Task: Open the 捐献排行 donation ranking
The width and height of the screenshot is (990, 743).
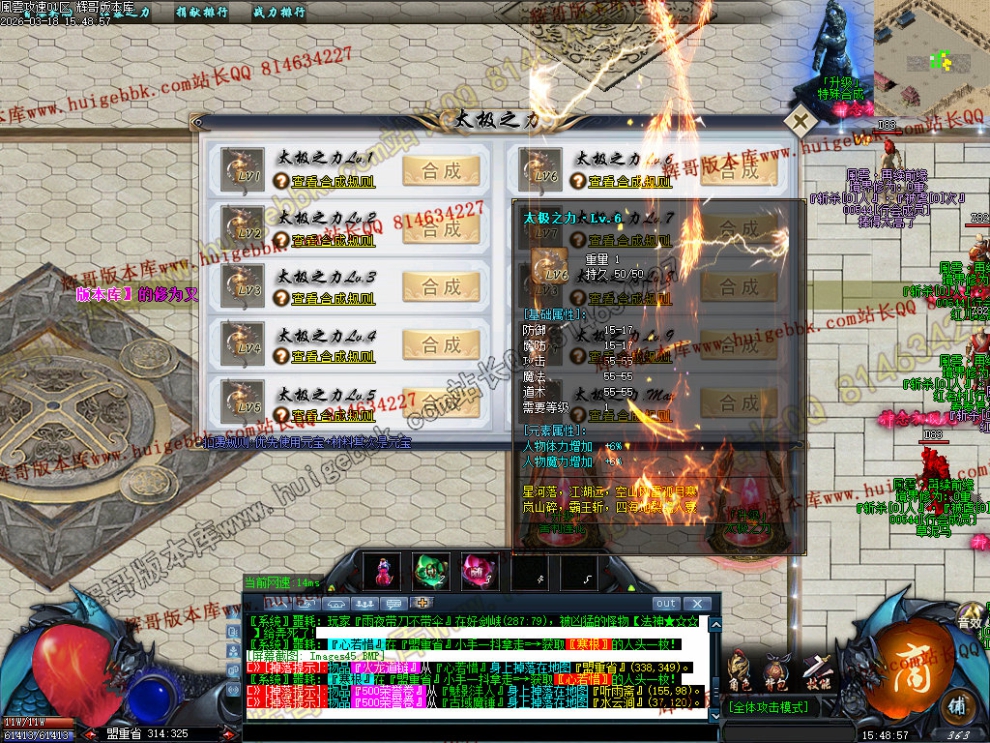Action: tap(201, 13)
